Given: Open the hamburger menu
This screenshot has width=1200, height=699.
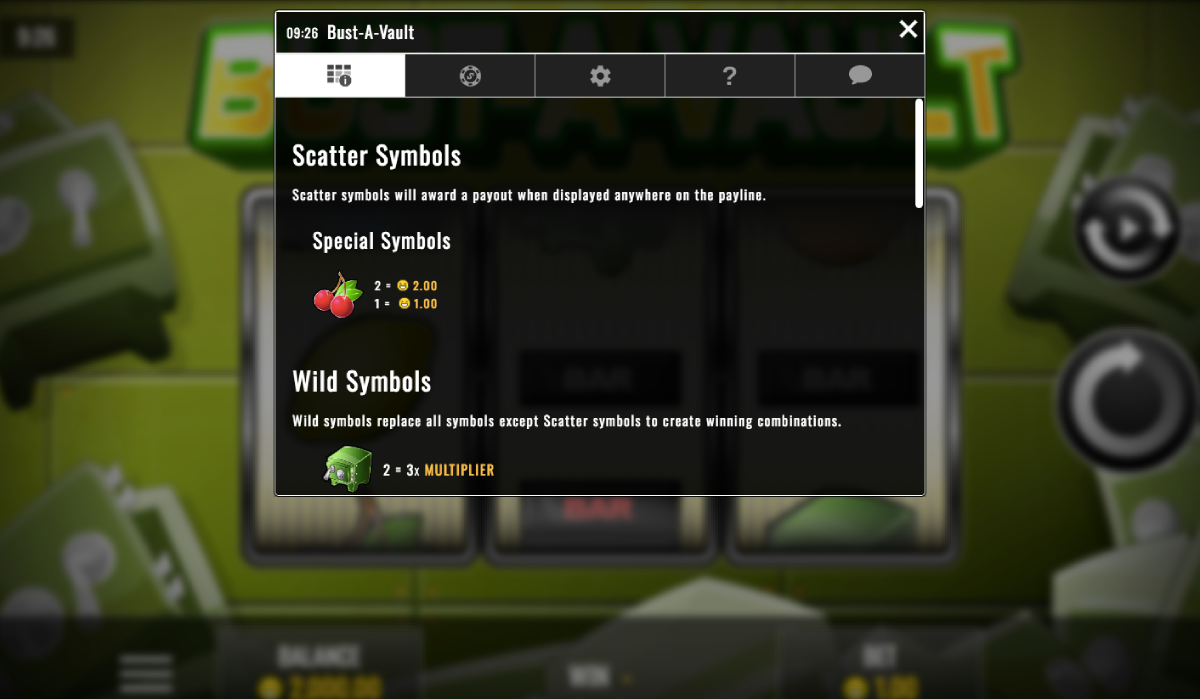Looking at the screenshot, I should tap(146, 673).
